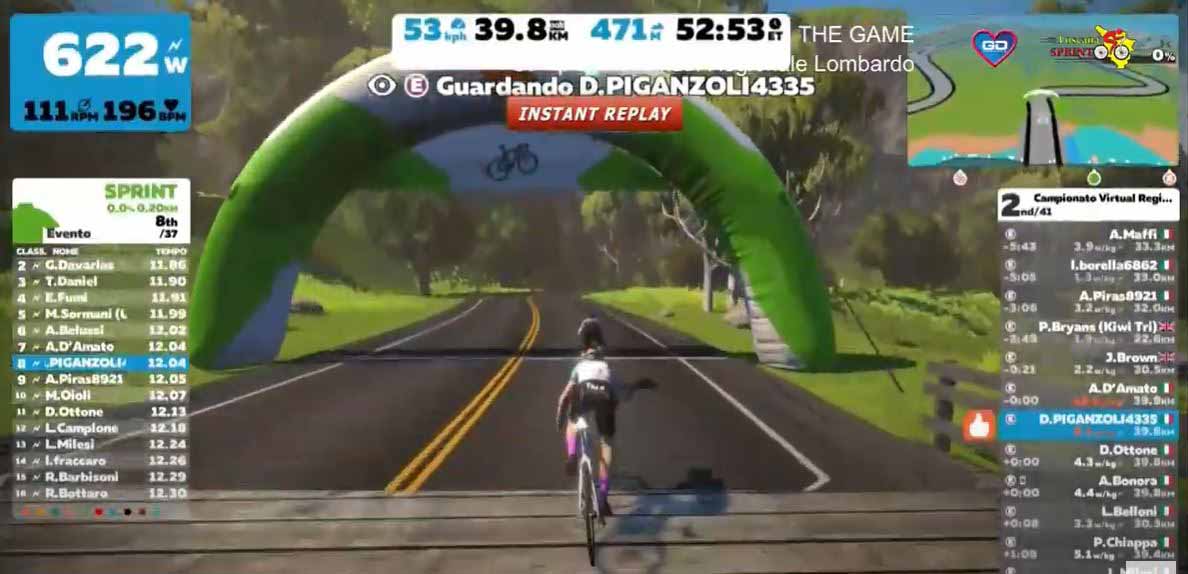Give a Ride On thumbs-up

click(977, 426)
